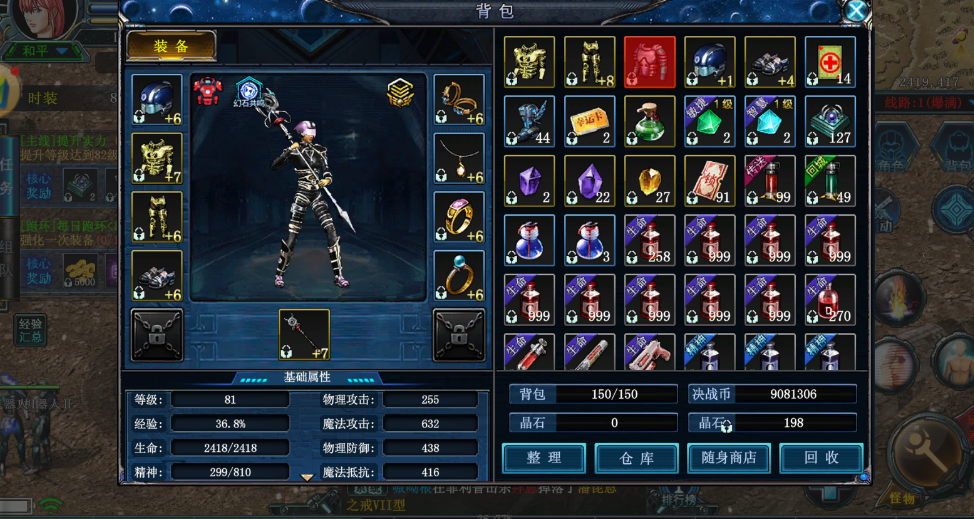Select the yellow gem stack of 27
This screenshot has height=519, width=974.
coord(650,181)
